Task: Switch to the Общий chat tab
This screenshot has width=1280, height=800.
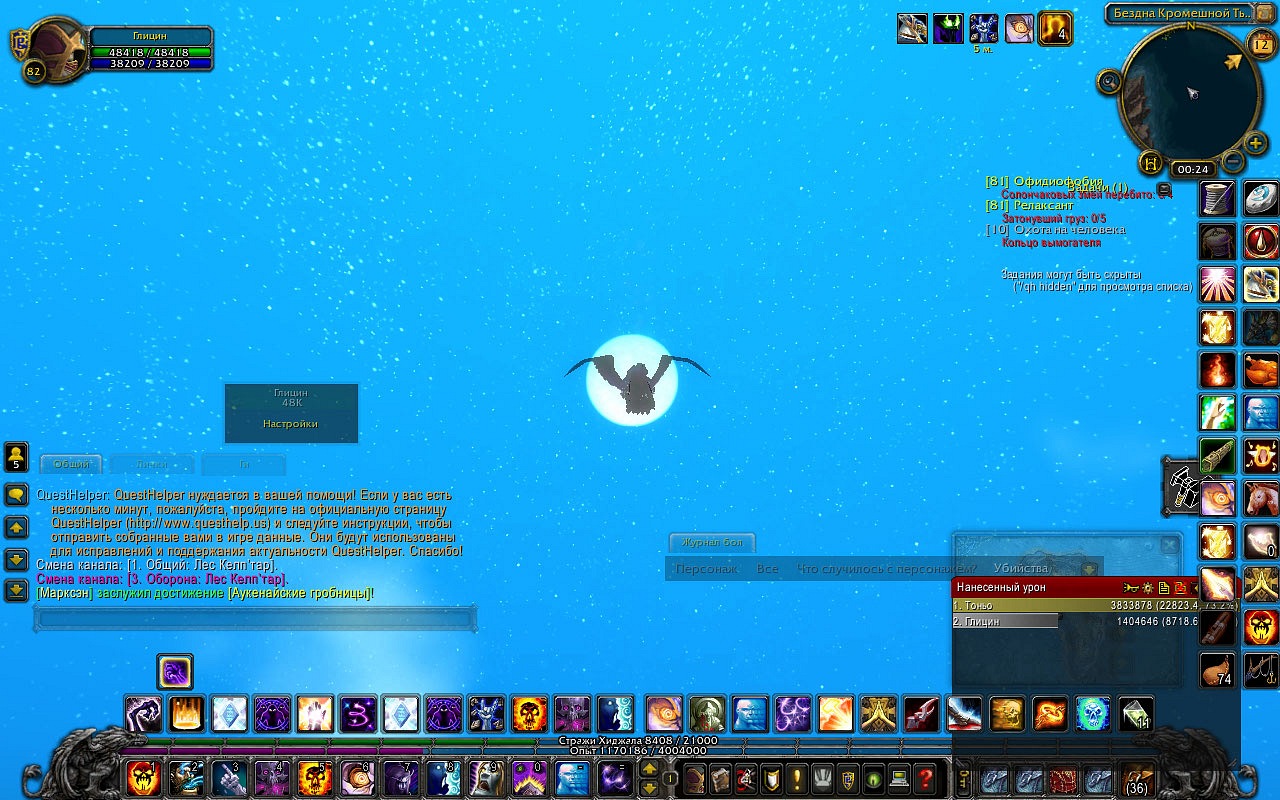Action: 71,464
